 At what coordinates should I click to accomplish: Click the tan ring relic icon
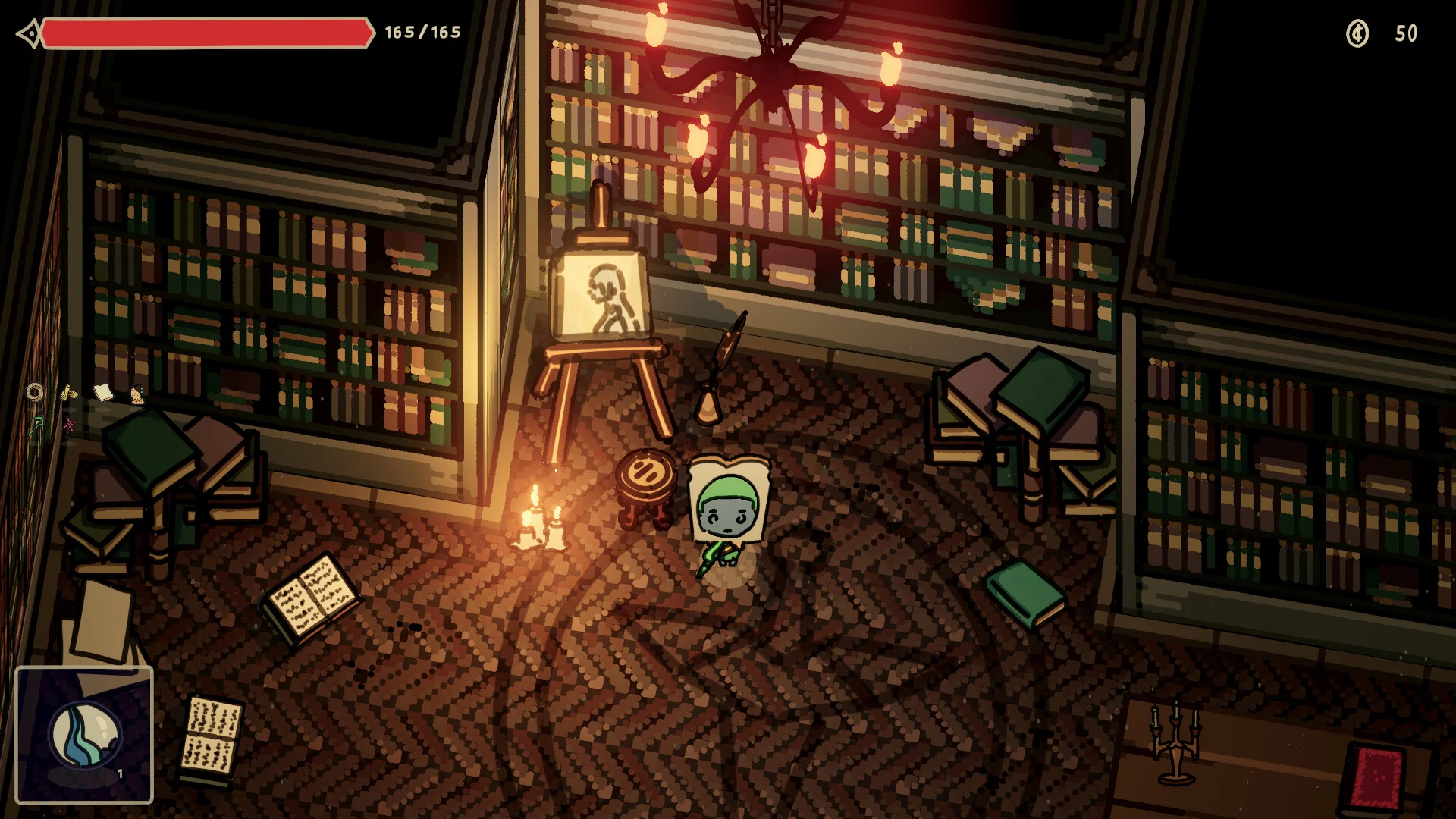(x=35, y=392)
